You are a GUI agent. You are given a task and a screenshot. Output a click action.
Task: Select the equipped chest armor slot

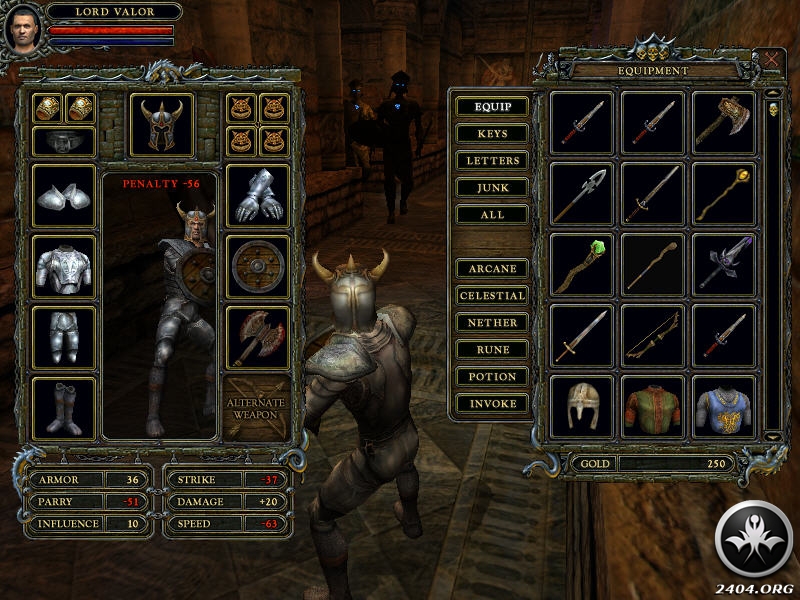click(x=65, y=267)
